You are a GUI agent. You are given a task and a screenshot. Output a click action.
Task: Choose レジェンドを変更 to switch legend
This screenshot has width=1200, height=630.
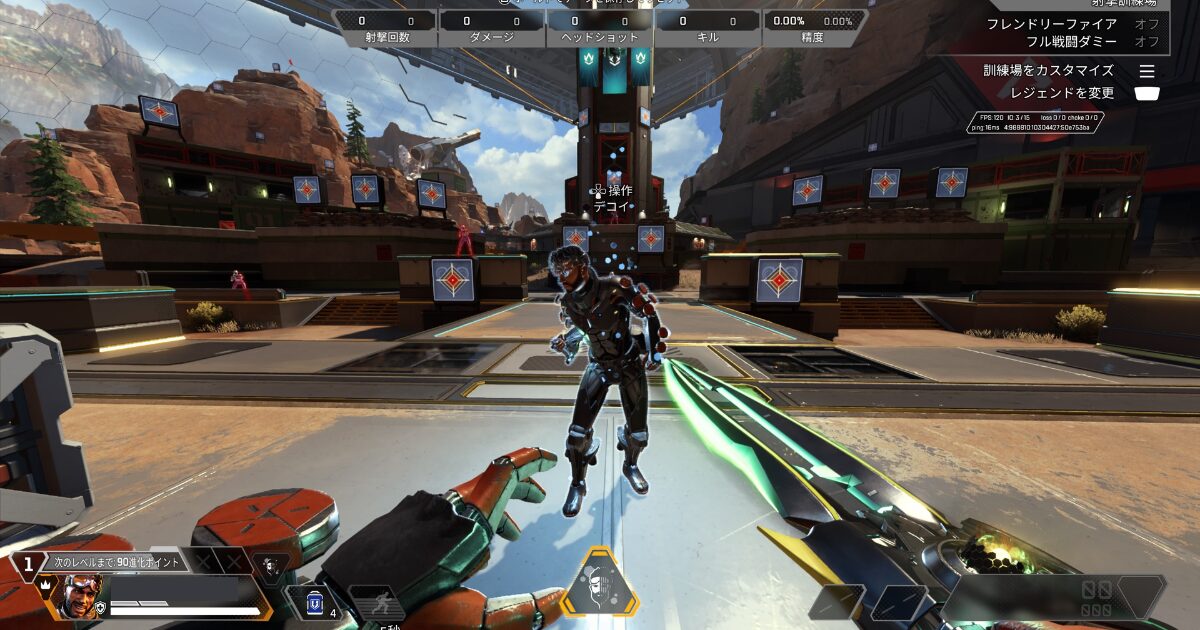tap(1147, 93)
